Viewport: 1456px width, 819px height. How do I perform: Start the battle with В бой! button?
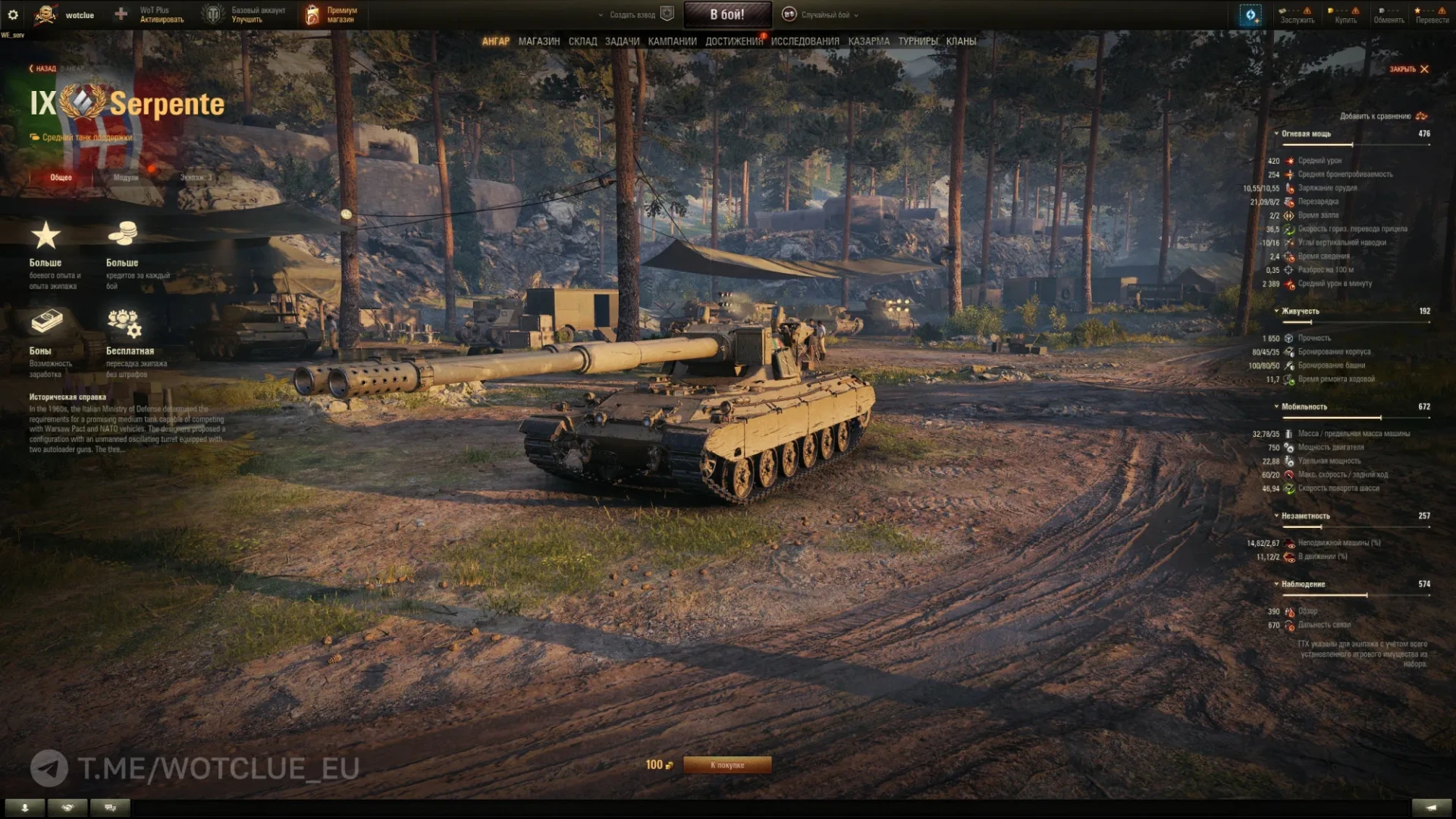727,14
